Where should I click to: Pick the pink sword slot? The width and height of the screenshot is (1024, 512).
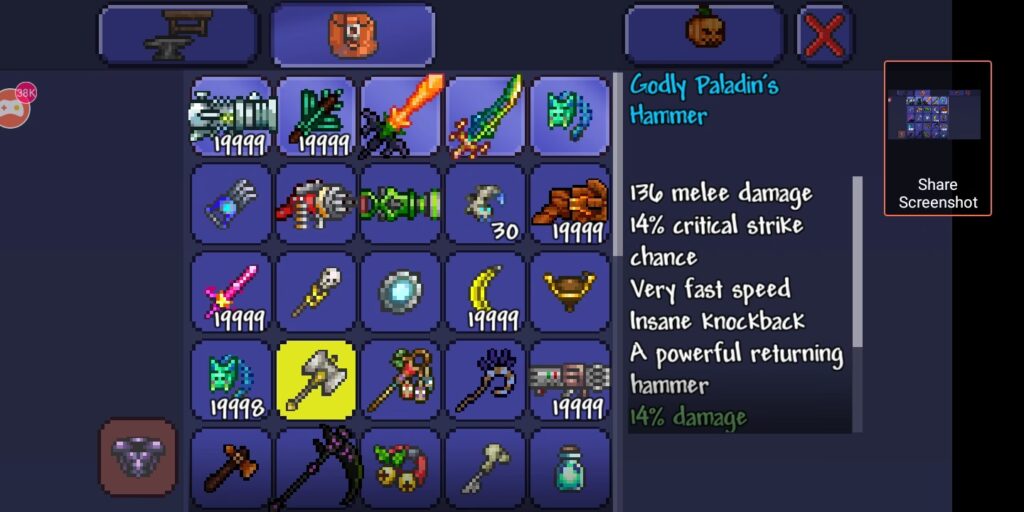pos(231,292)
